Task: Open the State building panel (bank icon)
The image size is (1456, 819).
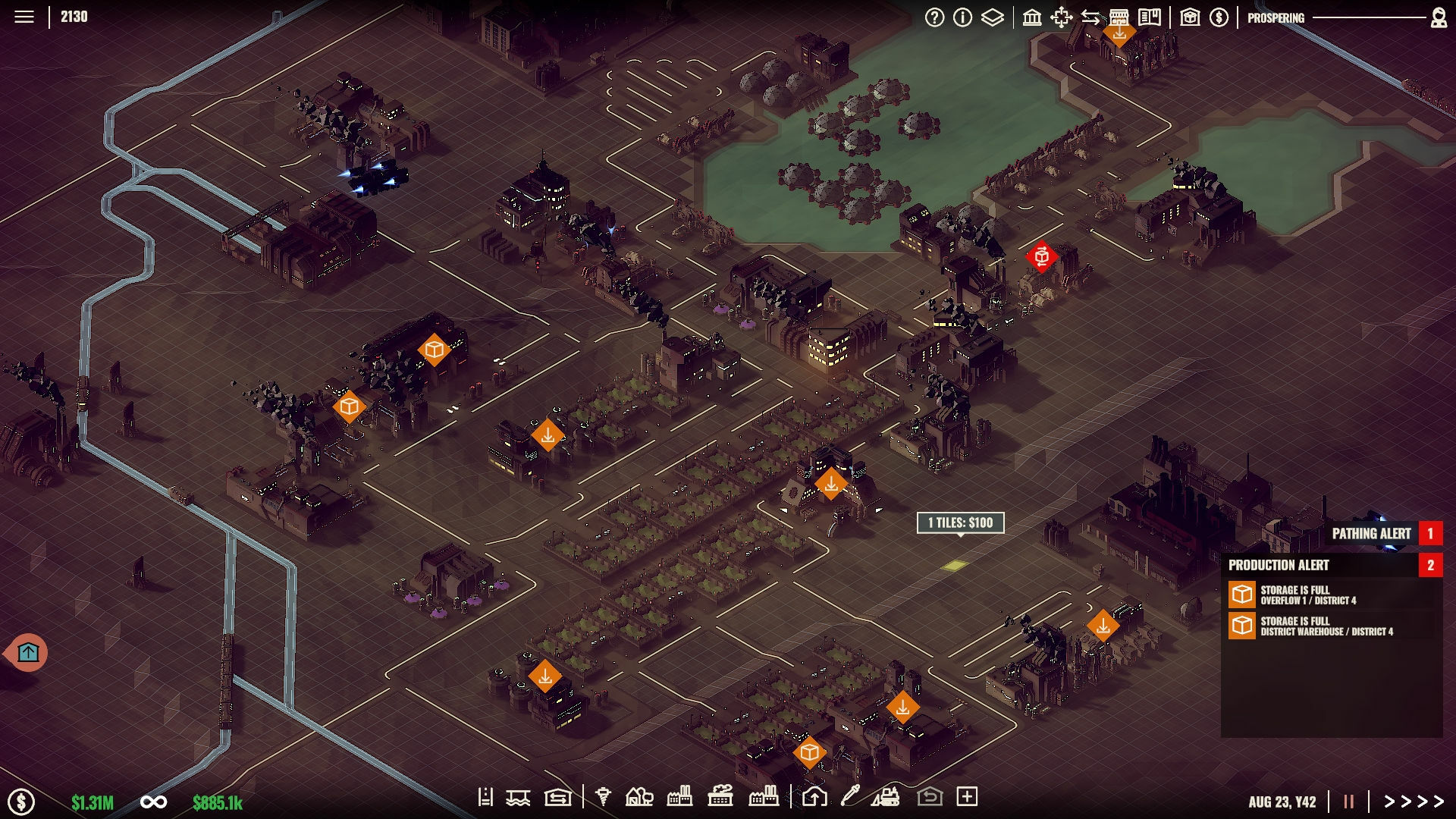Action: (1032, 16)
